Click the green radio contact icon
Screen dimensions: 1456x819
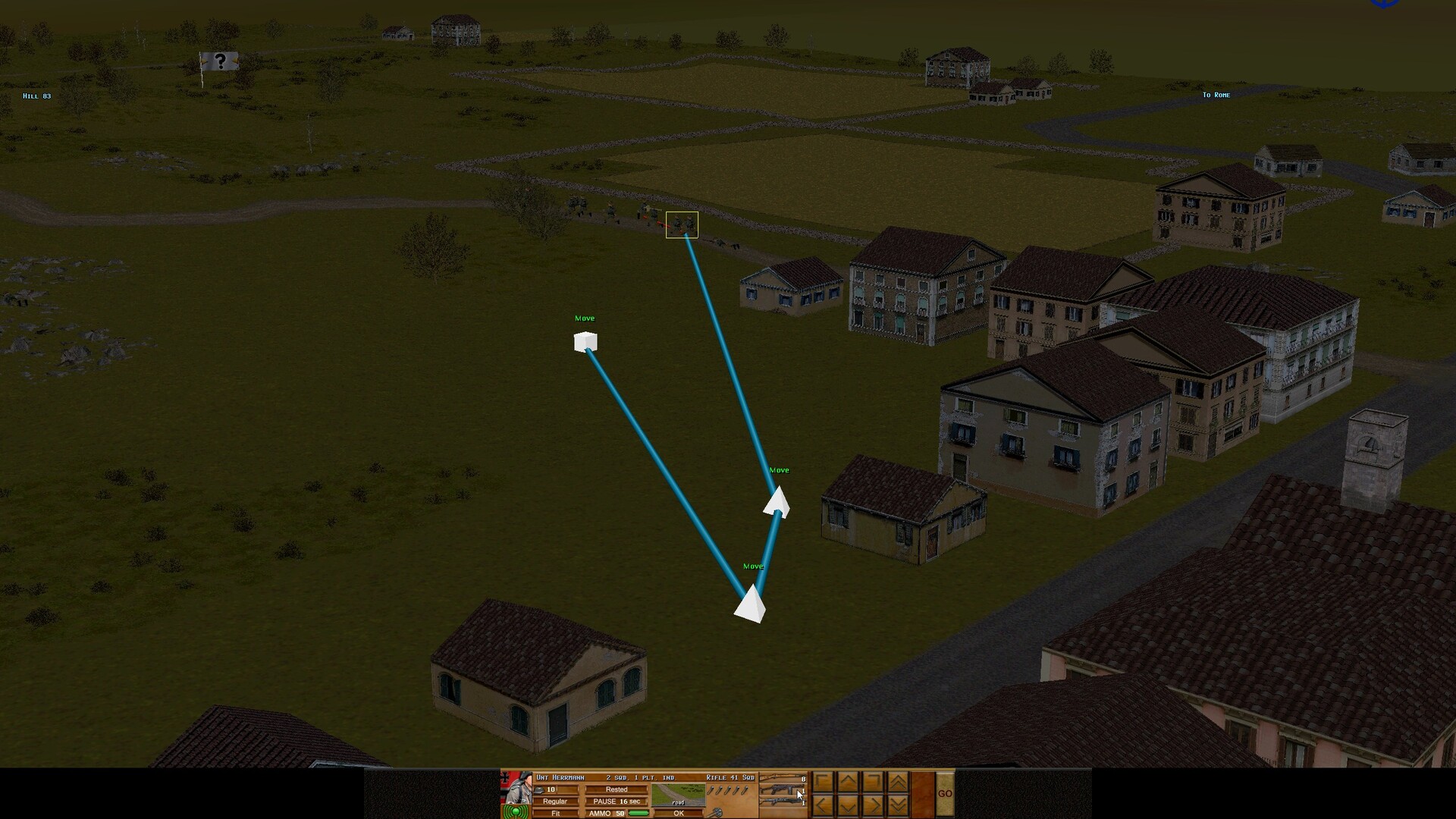click(516, 811)
